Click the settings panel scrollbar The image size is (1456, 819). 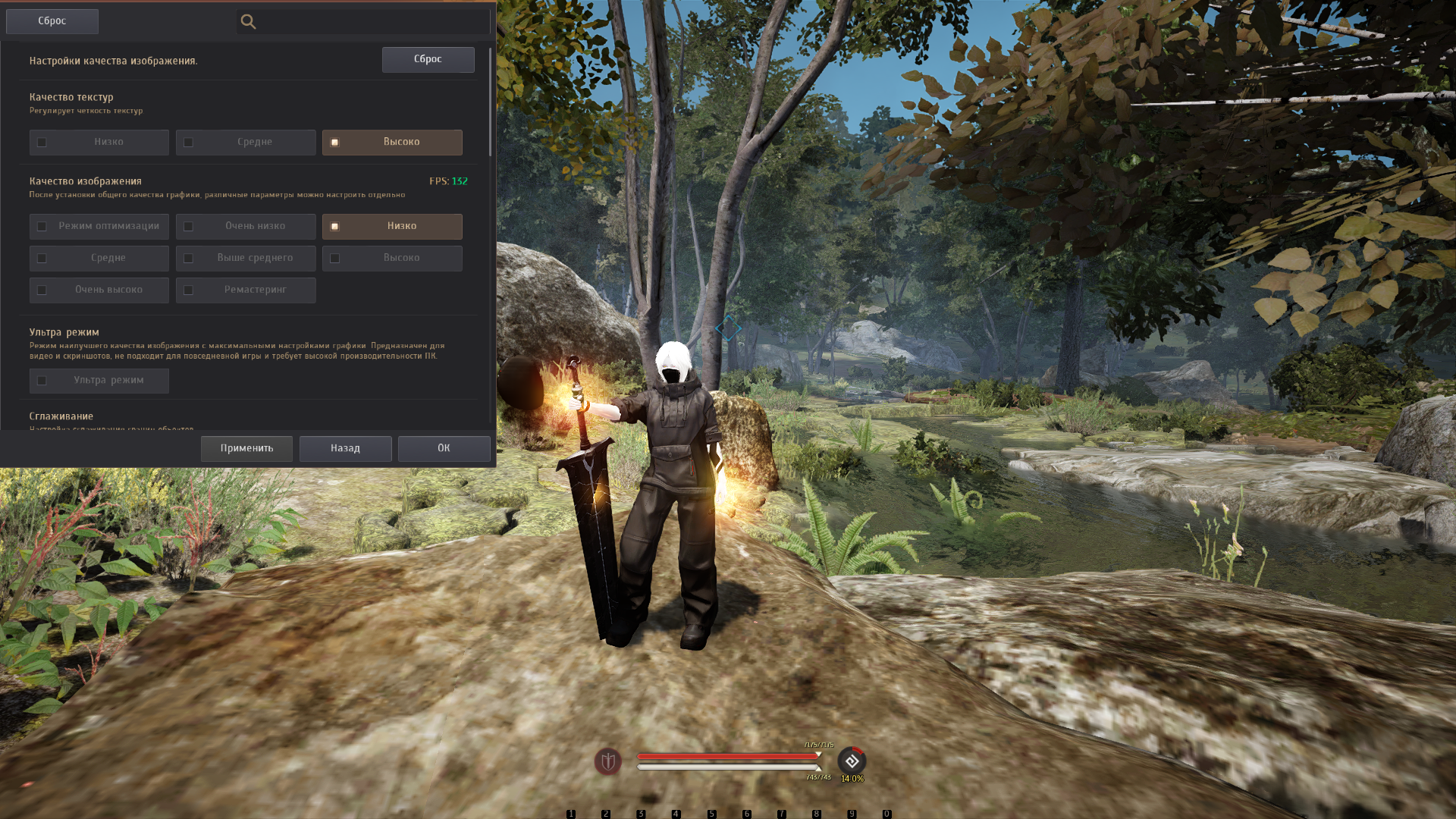(x=490, y=102)
